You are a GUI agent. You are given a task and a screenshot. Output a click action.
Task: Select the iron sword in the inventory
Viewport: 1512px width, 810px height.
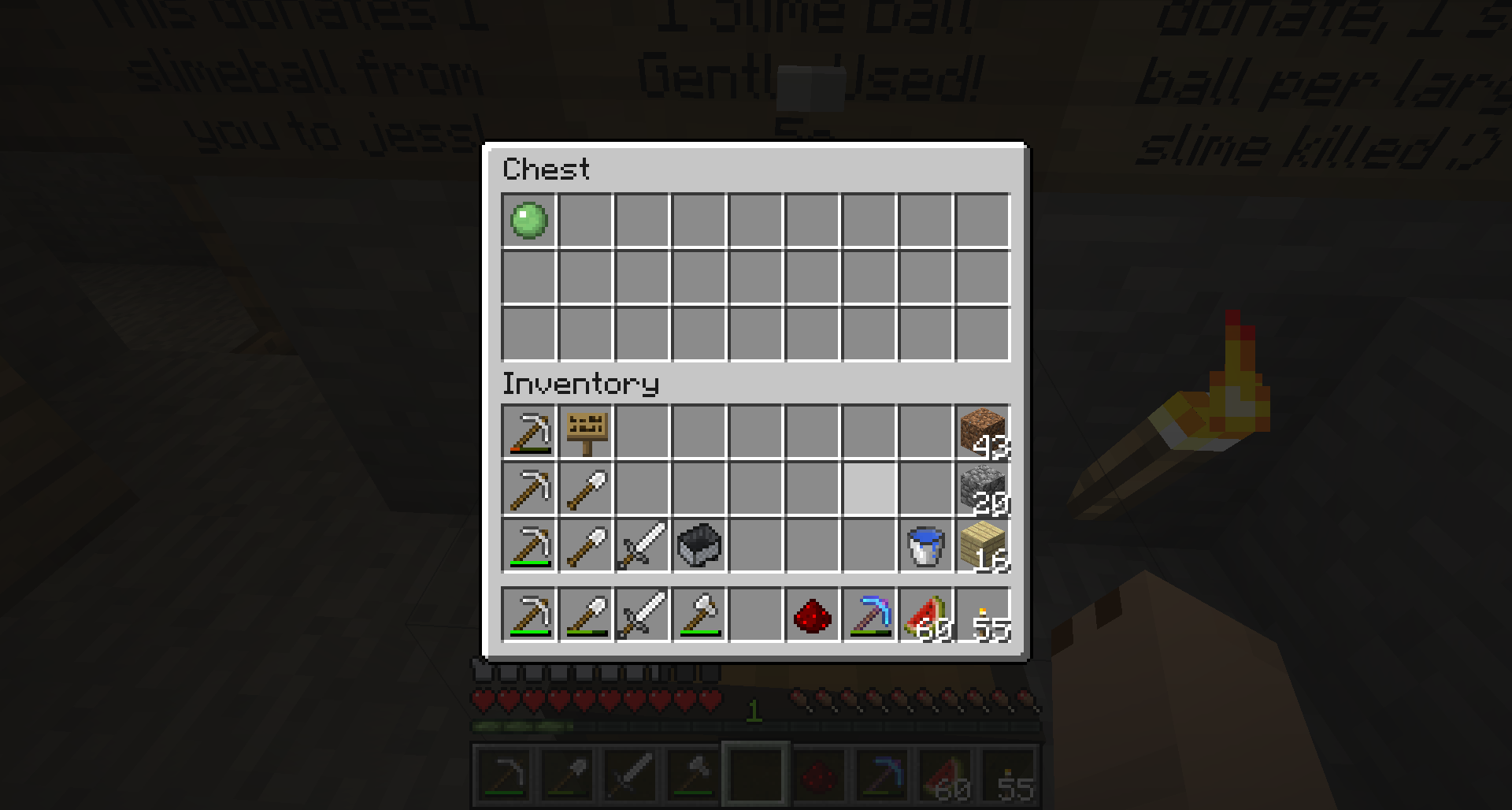(641, 545)
